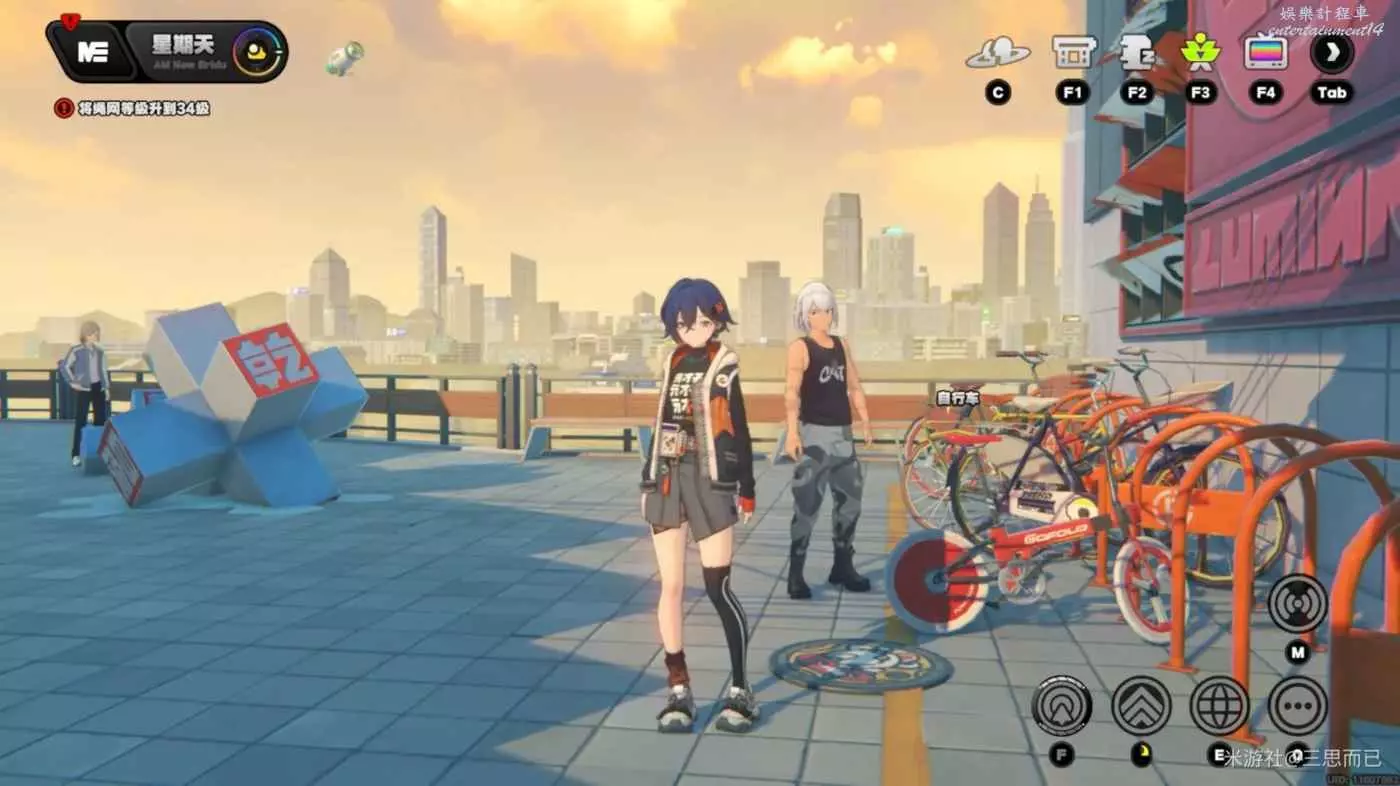Open the ME profile button
1400x786 pixels.
tap(92, 52)
